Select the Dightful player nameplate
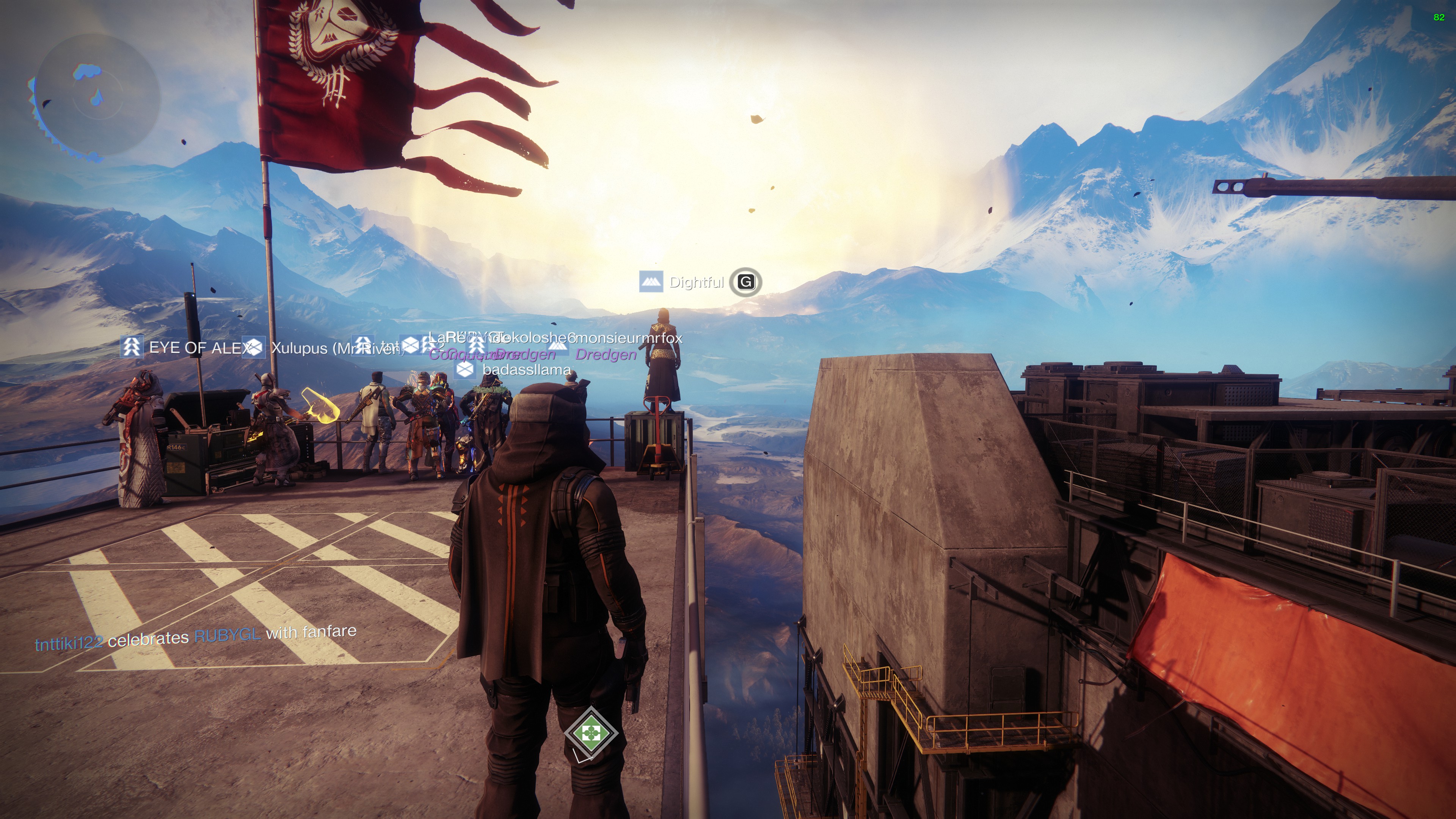Viewport: 1456px width, 819px height. point(696,282)
